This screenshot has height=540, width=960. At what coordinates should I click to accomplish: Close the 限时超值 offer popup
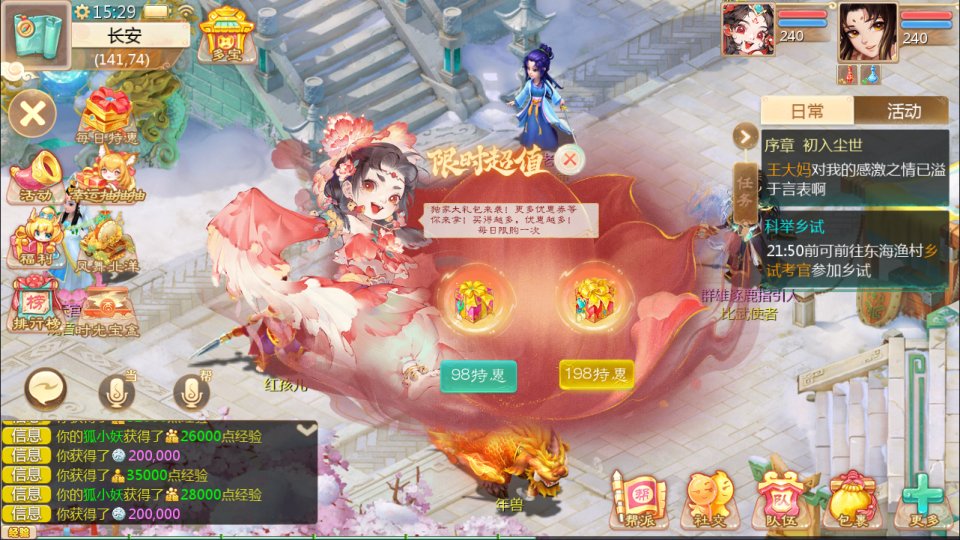point(570,158)
